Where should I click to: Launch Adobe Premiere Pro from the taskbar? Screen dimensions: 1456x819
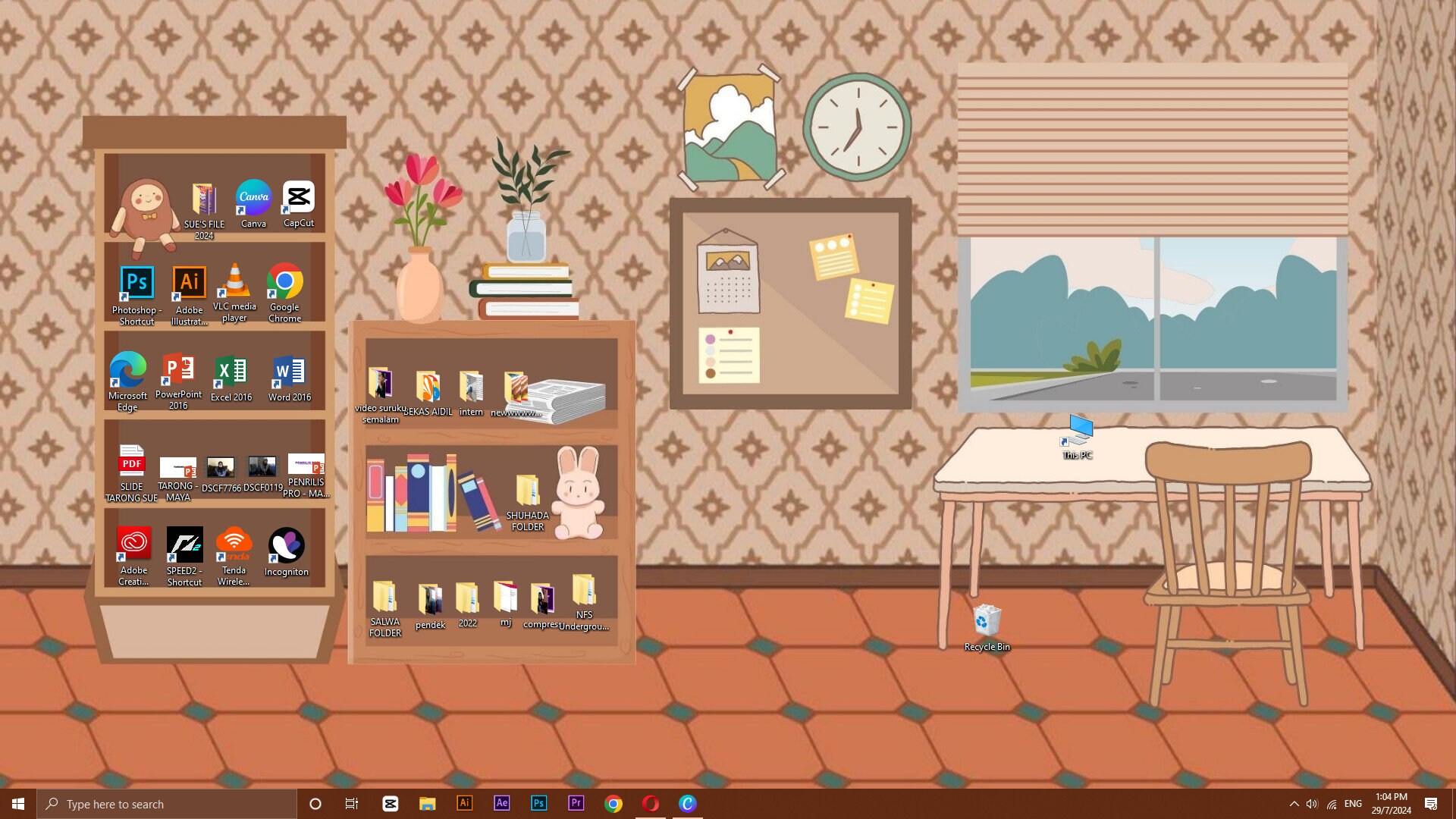click(x=576, y=803)
